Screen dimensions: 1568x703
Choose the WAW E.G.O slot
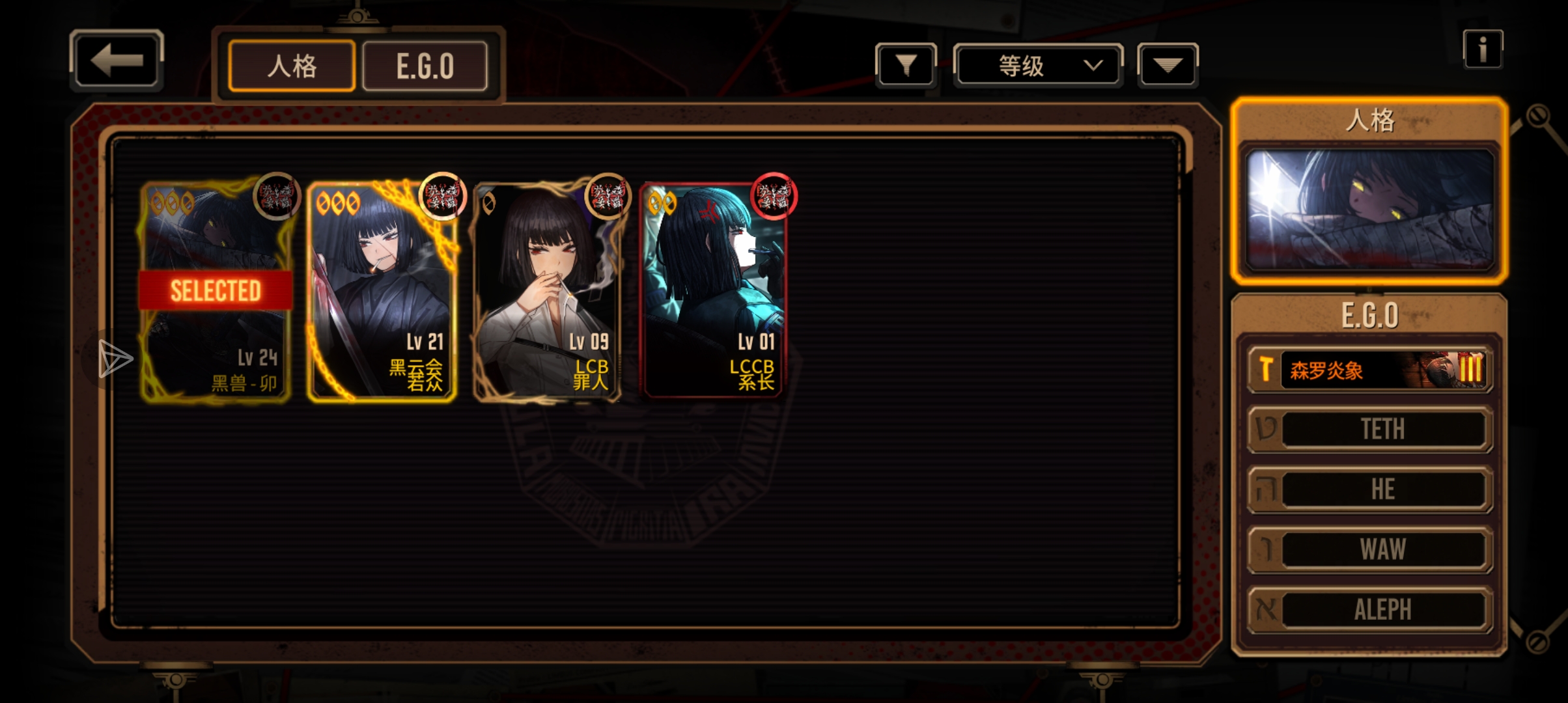coord(1370,549)
